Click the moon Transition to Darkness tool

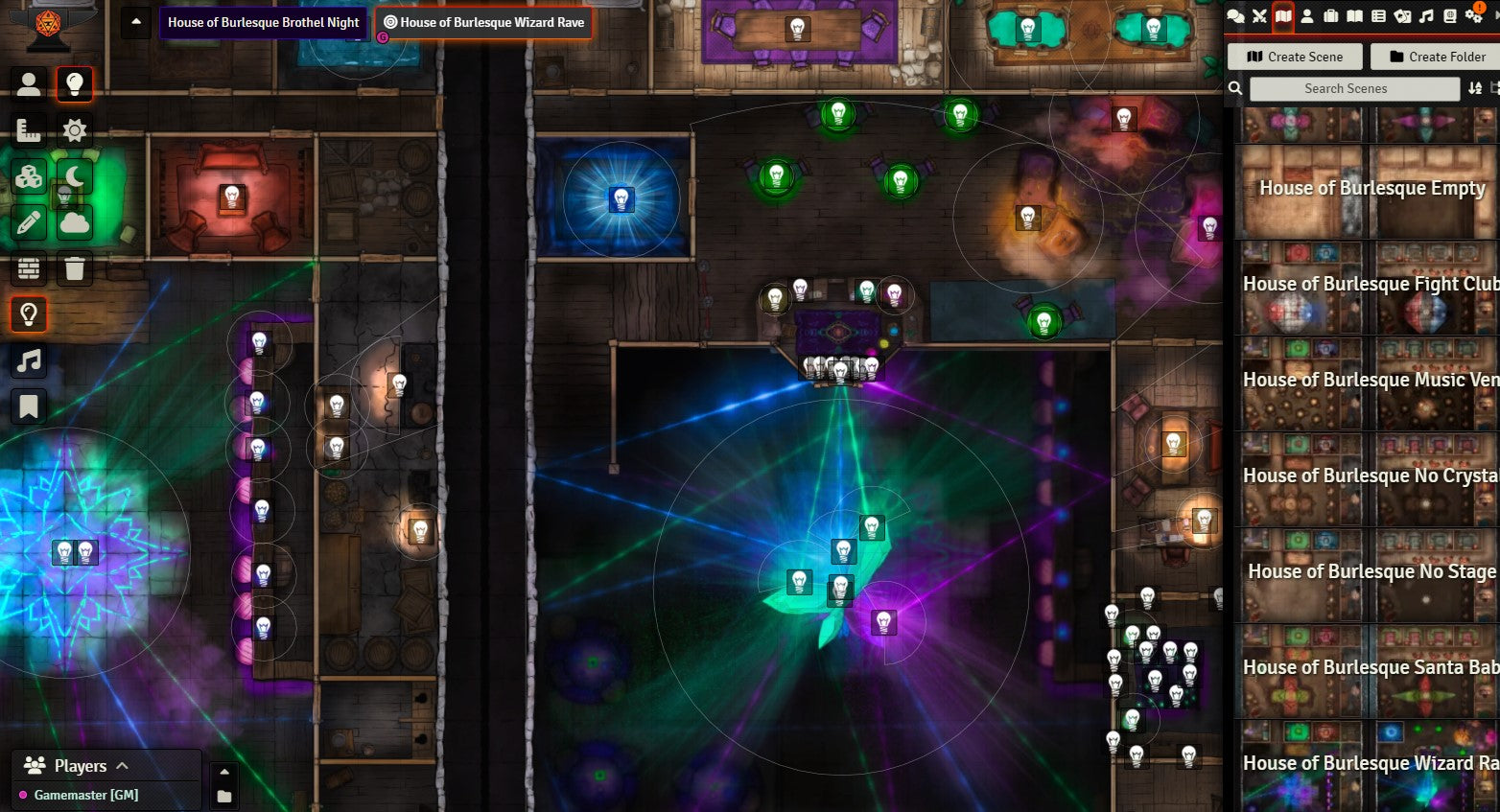tap(75, 176)
